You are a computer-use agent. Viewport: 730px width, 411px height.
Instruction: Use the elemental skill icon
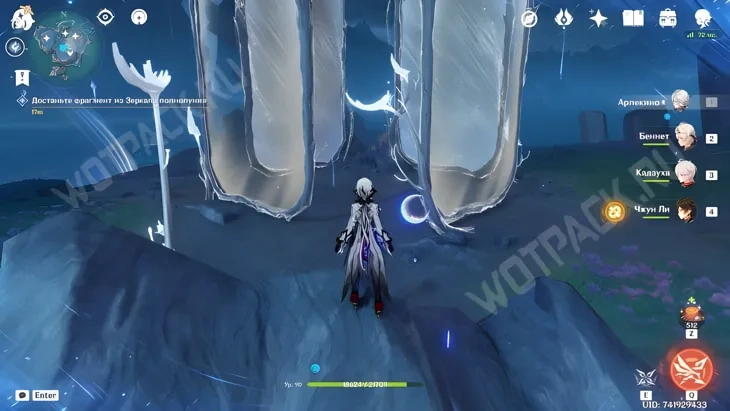pyautogui.click(x=644, y=377)
